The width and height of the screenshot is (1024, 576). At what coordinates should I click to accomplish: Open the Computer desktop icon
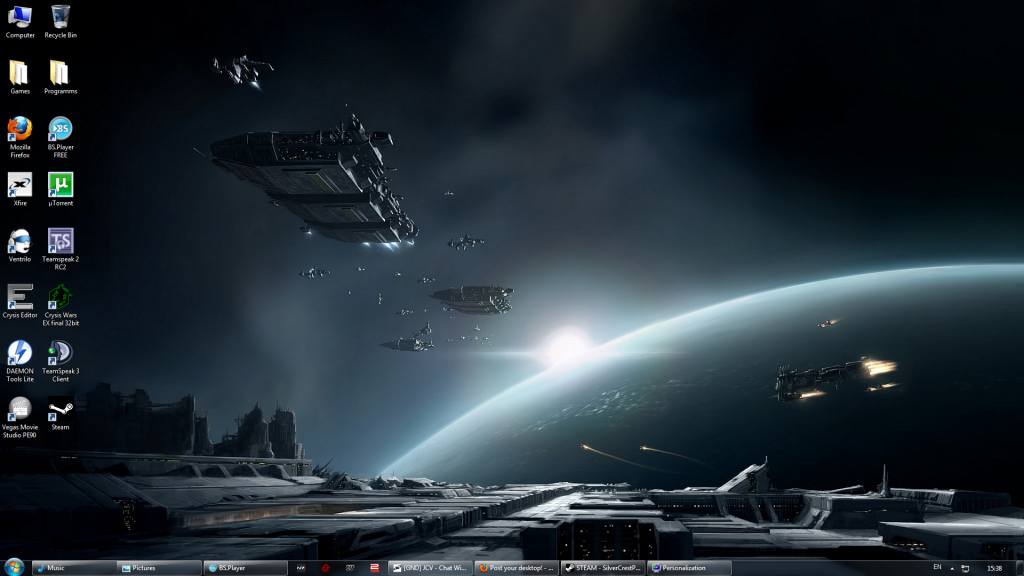point(20,18)
